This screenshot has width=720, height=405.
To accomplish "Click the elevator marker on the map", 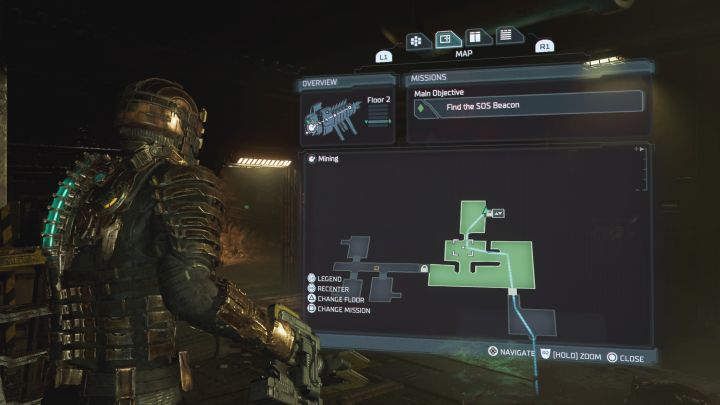I will [x=498, y=212].
